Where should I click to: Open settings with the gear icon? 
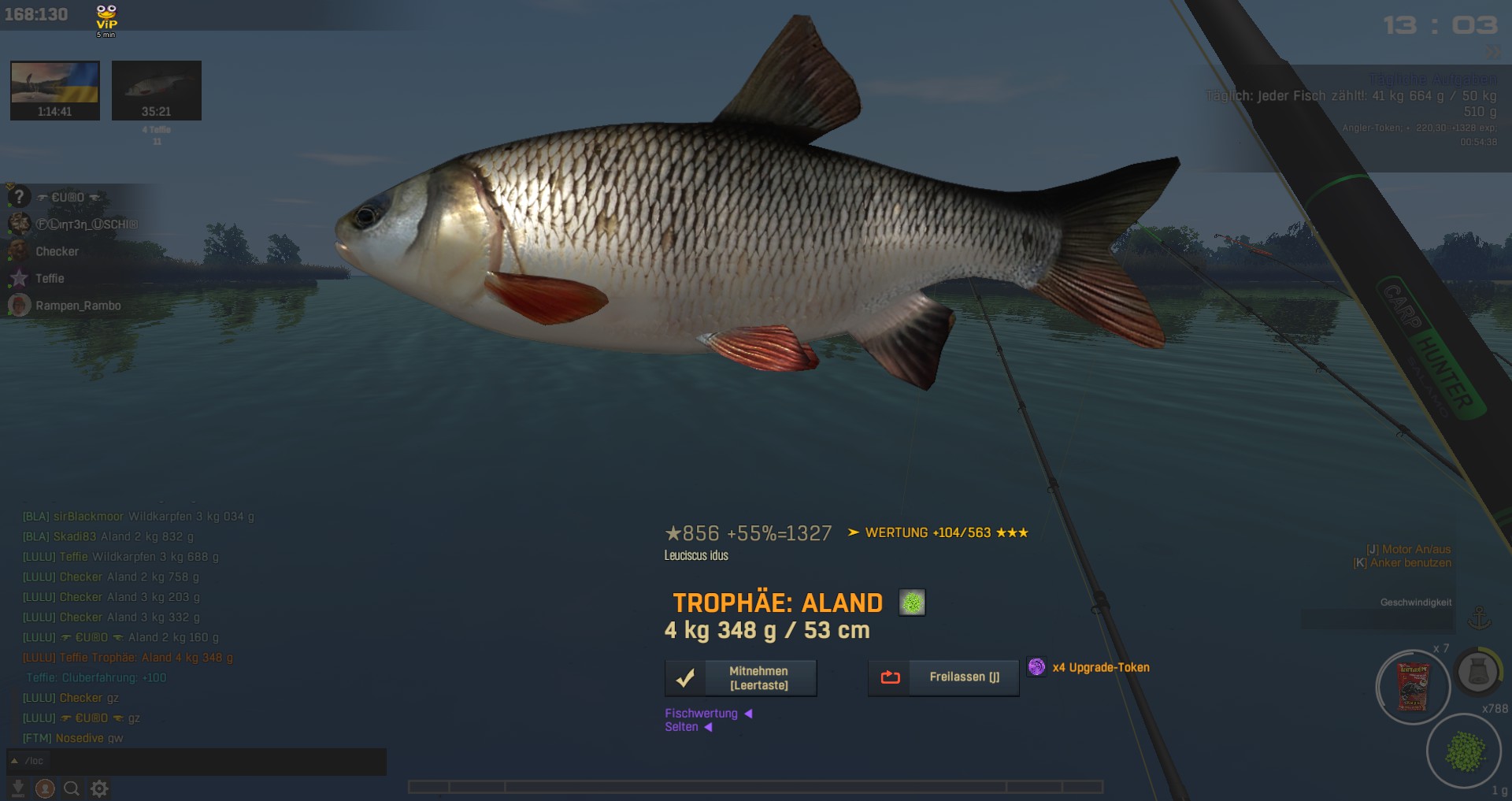[99, 788]
